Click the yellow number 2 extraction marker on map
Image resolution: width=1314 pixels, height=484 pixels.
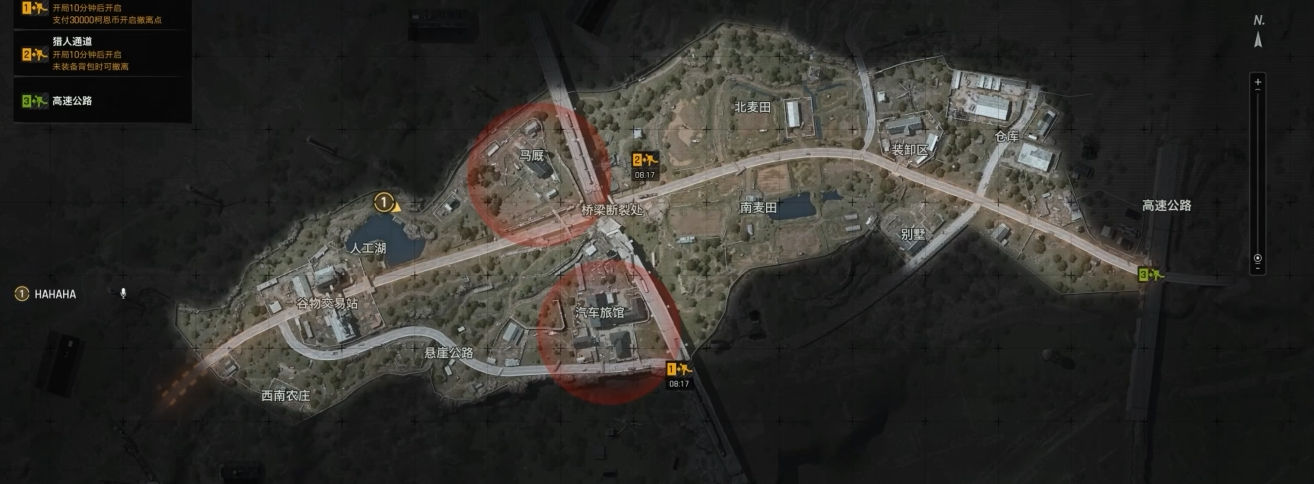point(644,159)
